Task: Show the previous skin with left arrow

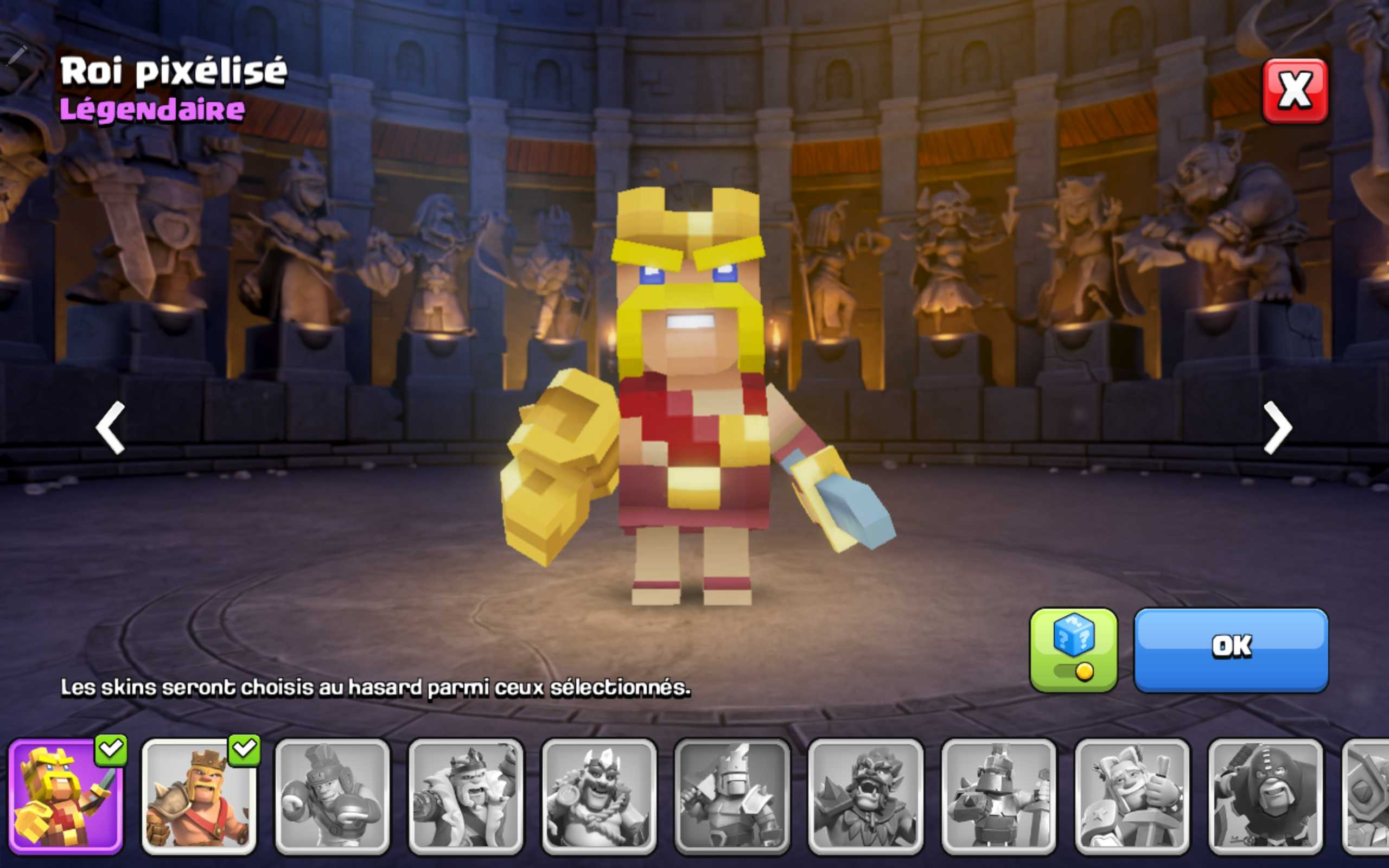Action: point(110,427)
